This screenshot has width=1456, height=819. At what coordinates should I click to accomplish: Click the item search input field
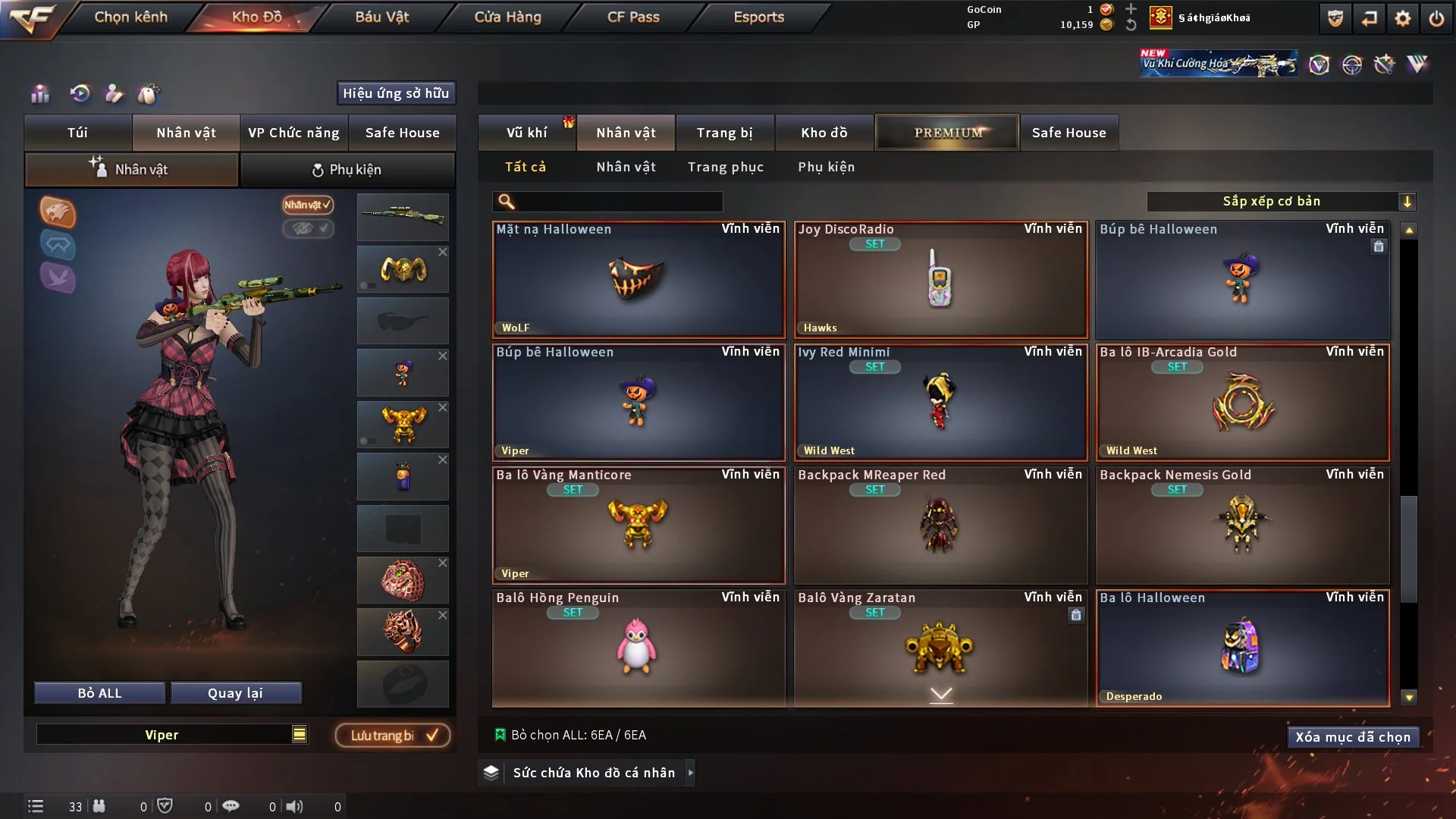point(607,202)
